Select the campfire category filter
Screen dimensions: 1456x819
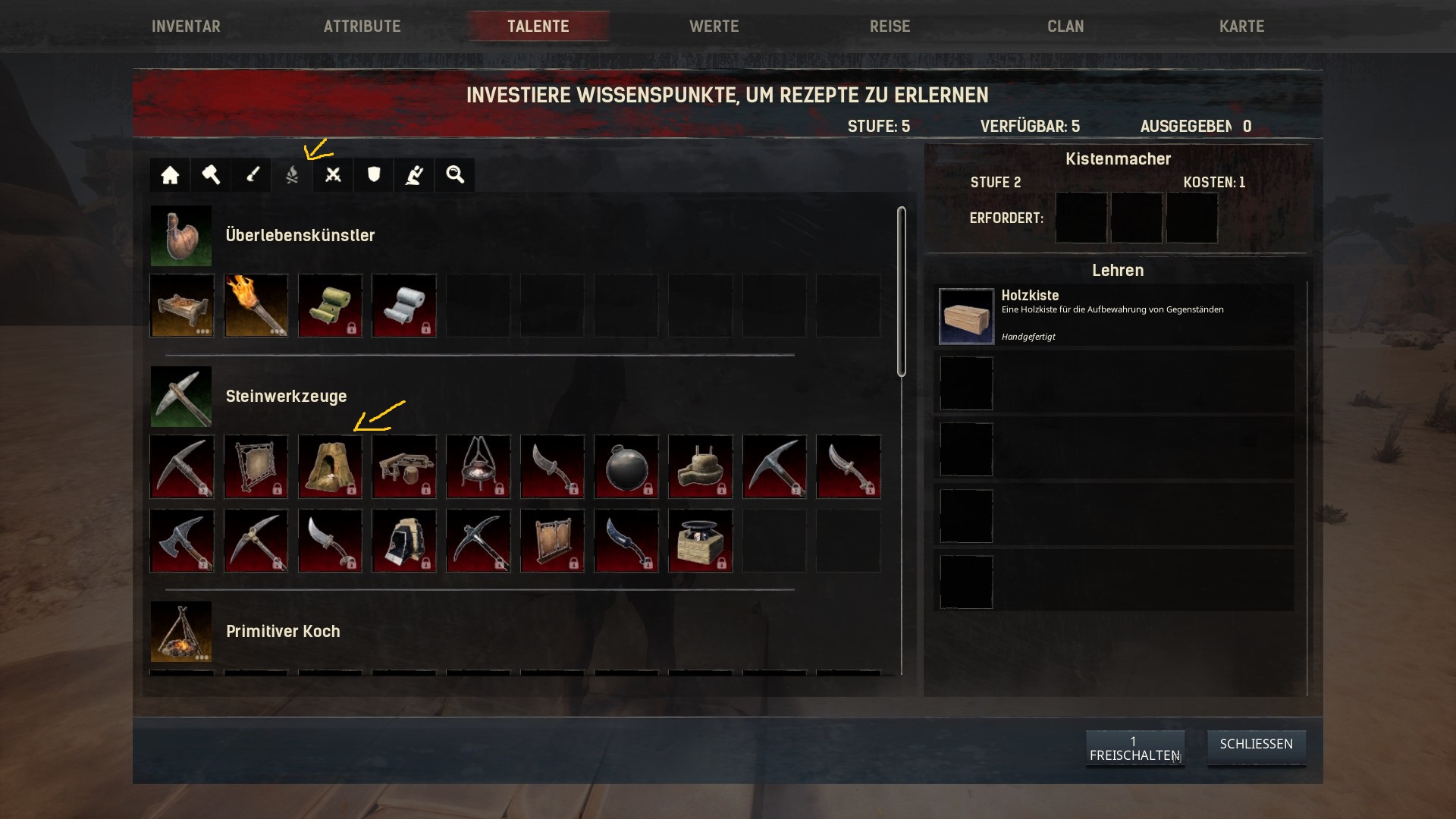click(292, 175)
